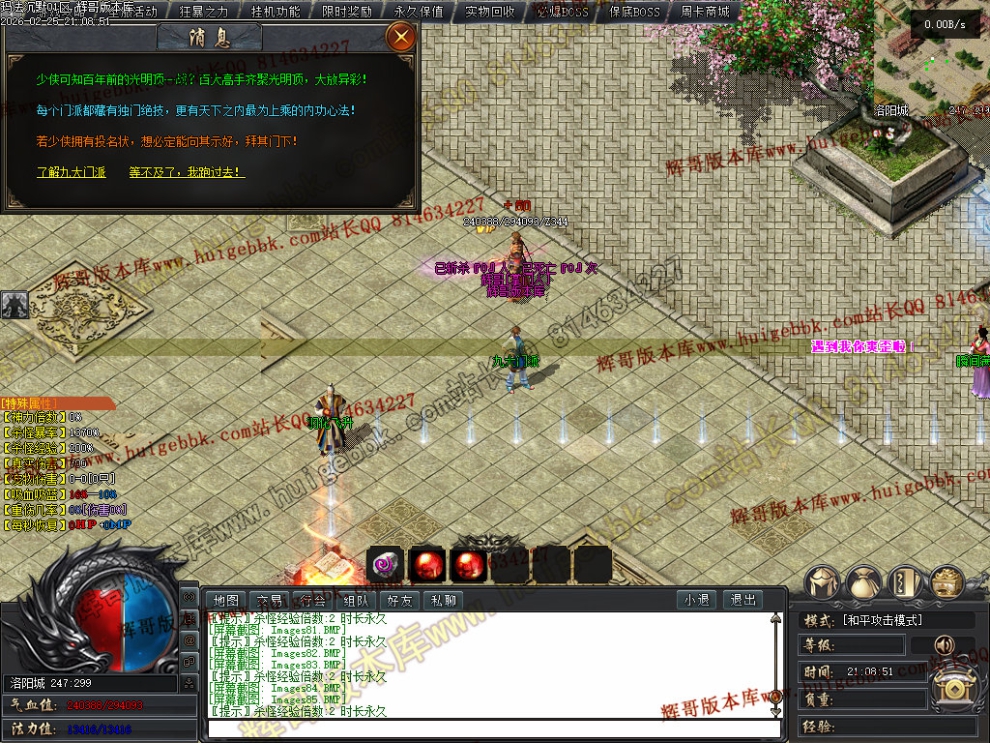Screen dimensions: 990x743
Task: Click the 地图 map button
Action: coord(226,600)
